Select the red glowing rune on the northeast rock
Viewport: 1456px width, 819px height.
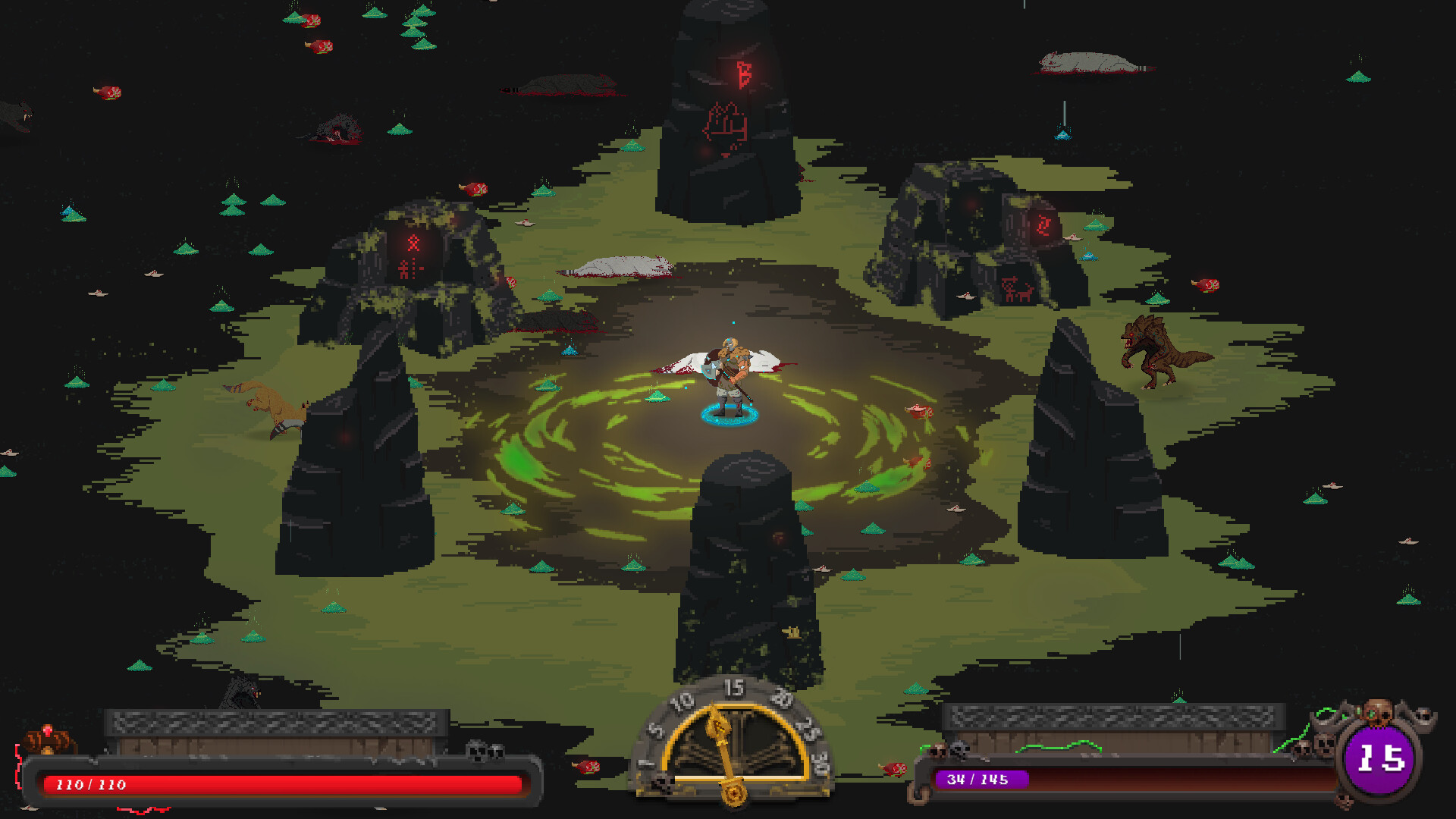(x=1042, y=224)
